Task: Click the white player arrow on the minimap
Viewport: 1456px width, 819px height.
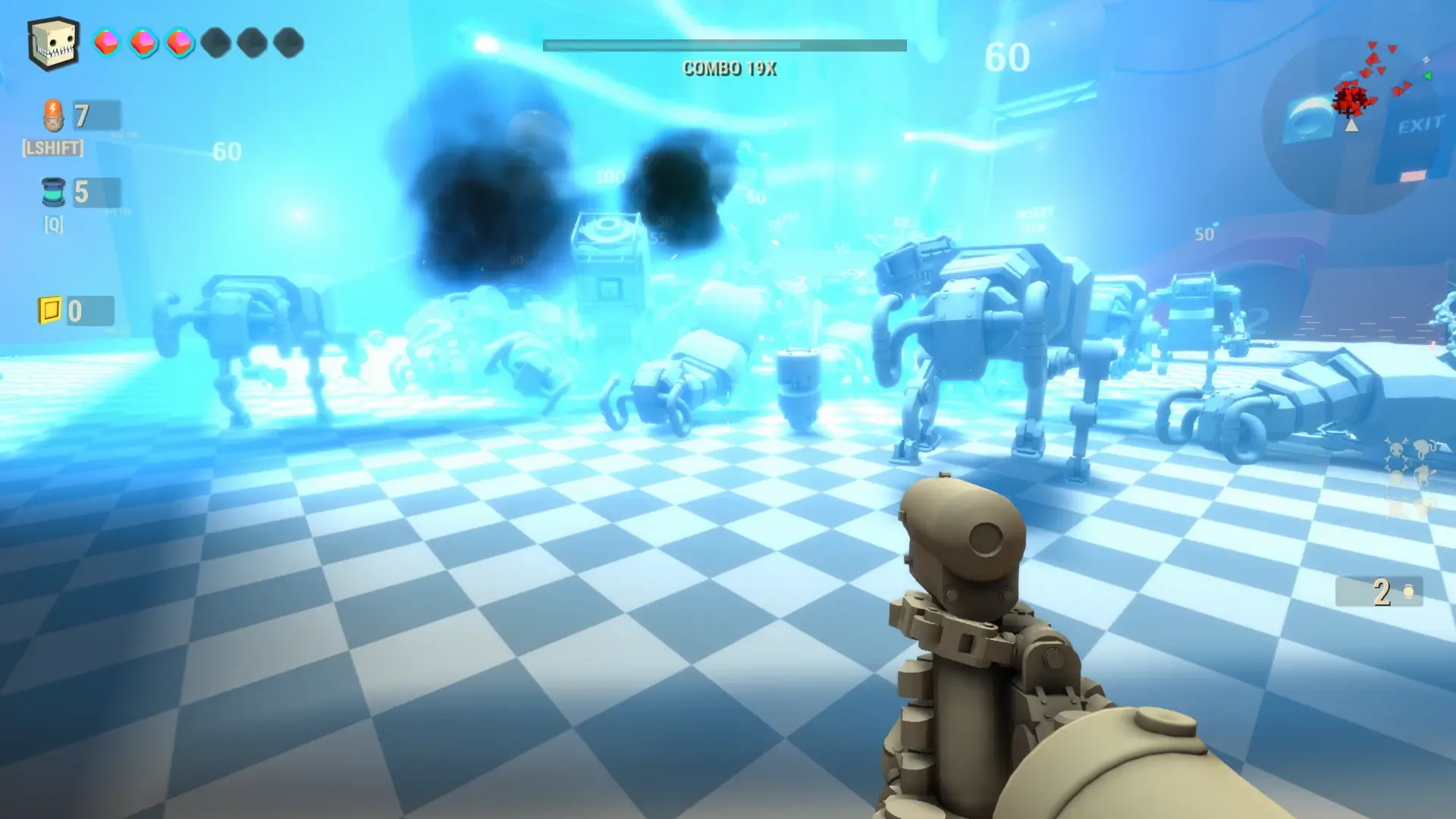Action: (x=1351, y=126)
